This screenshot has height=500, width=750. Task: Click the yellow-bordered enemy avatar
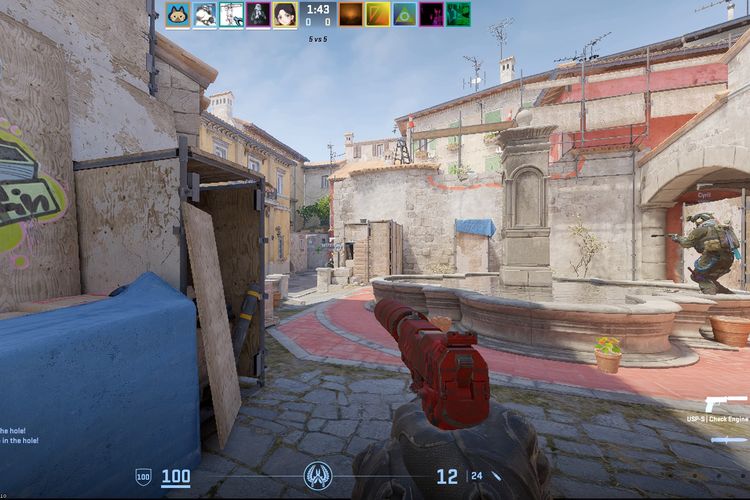[x=378, y=14]
